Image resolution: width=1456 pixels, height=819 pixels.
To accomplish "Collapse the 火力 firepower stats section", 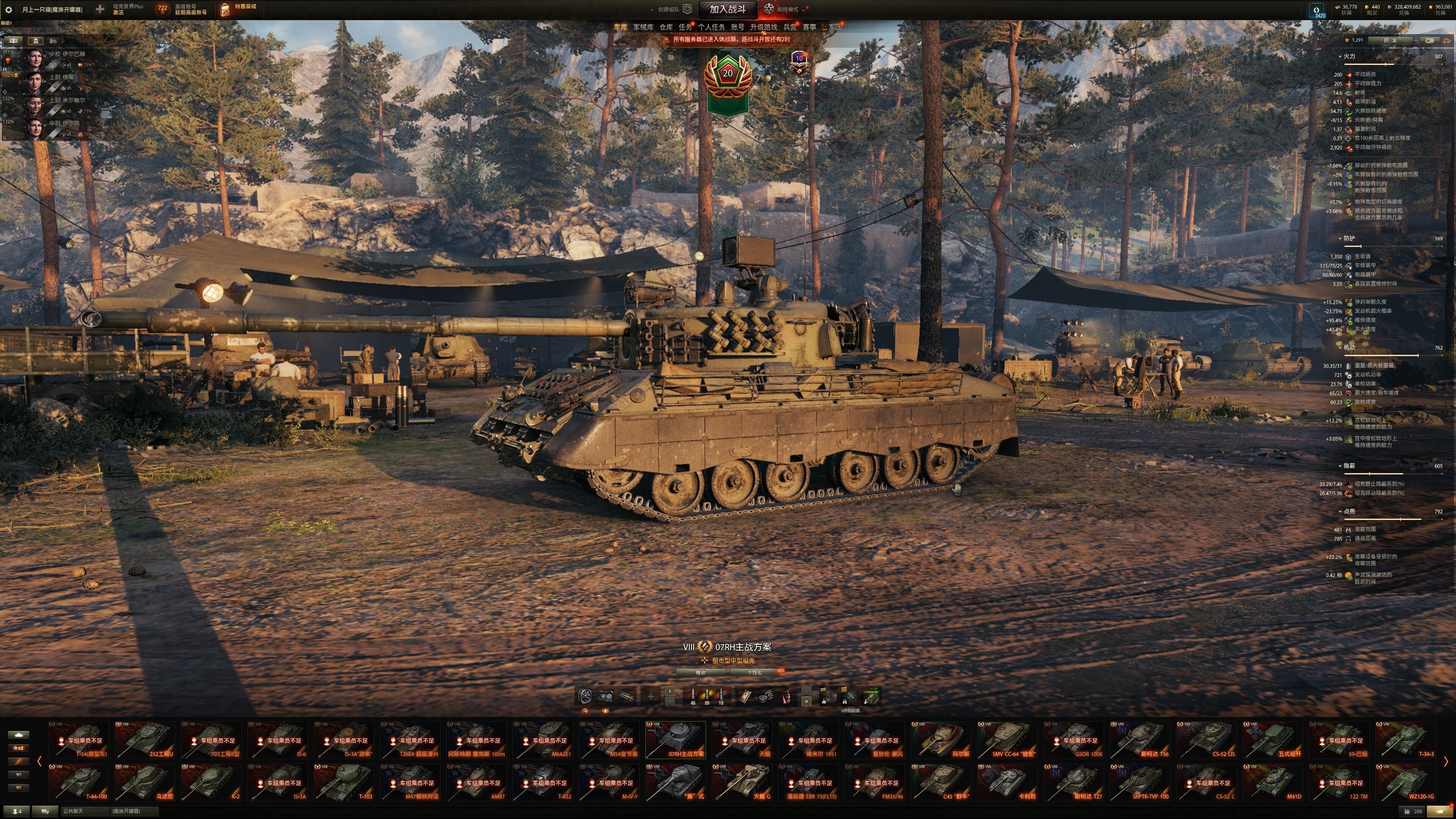I will tap(1340, 56).
